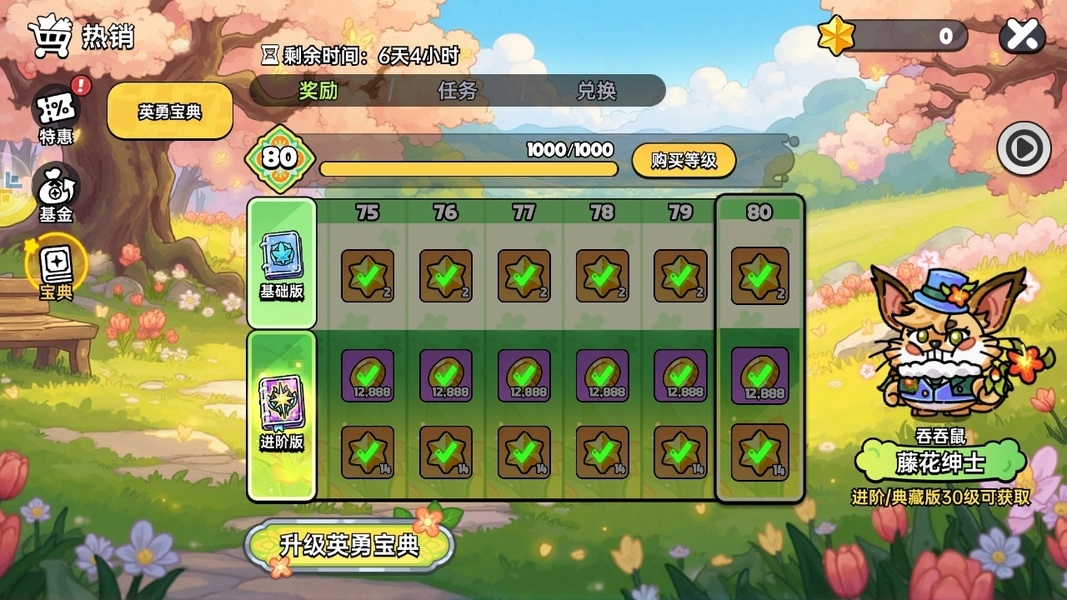This screenshot has width=1067, height=600.
Task: Select the 进阶版 pass tier
Action: click(282, 414)
